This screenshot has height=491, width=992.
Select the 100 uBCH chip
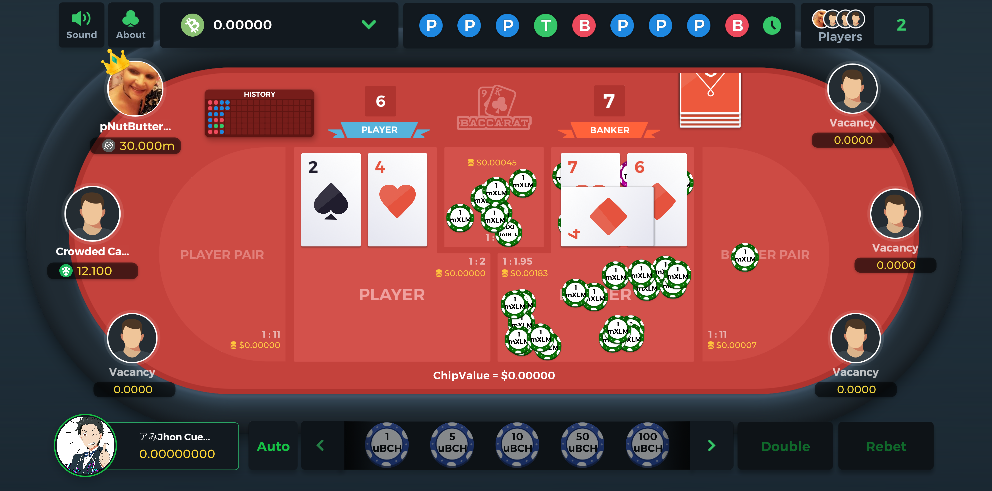click(x=648, y=446)
